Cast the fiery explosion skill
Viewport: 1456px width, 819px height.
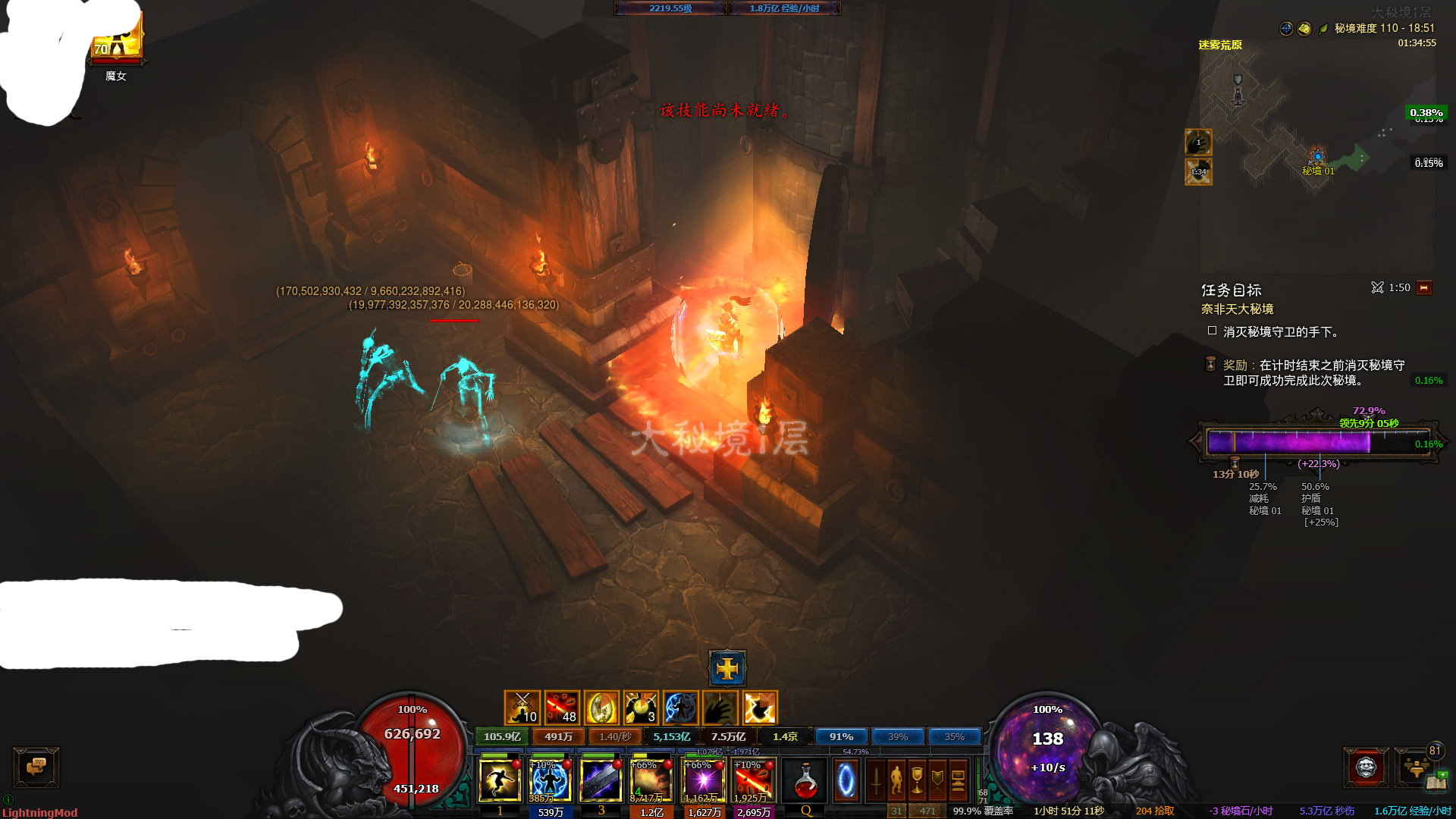tap(651, 780)
